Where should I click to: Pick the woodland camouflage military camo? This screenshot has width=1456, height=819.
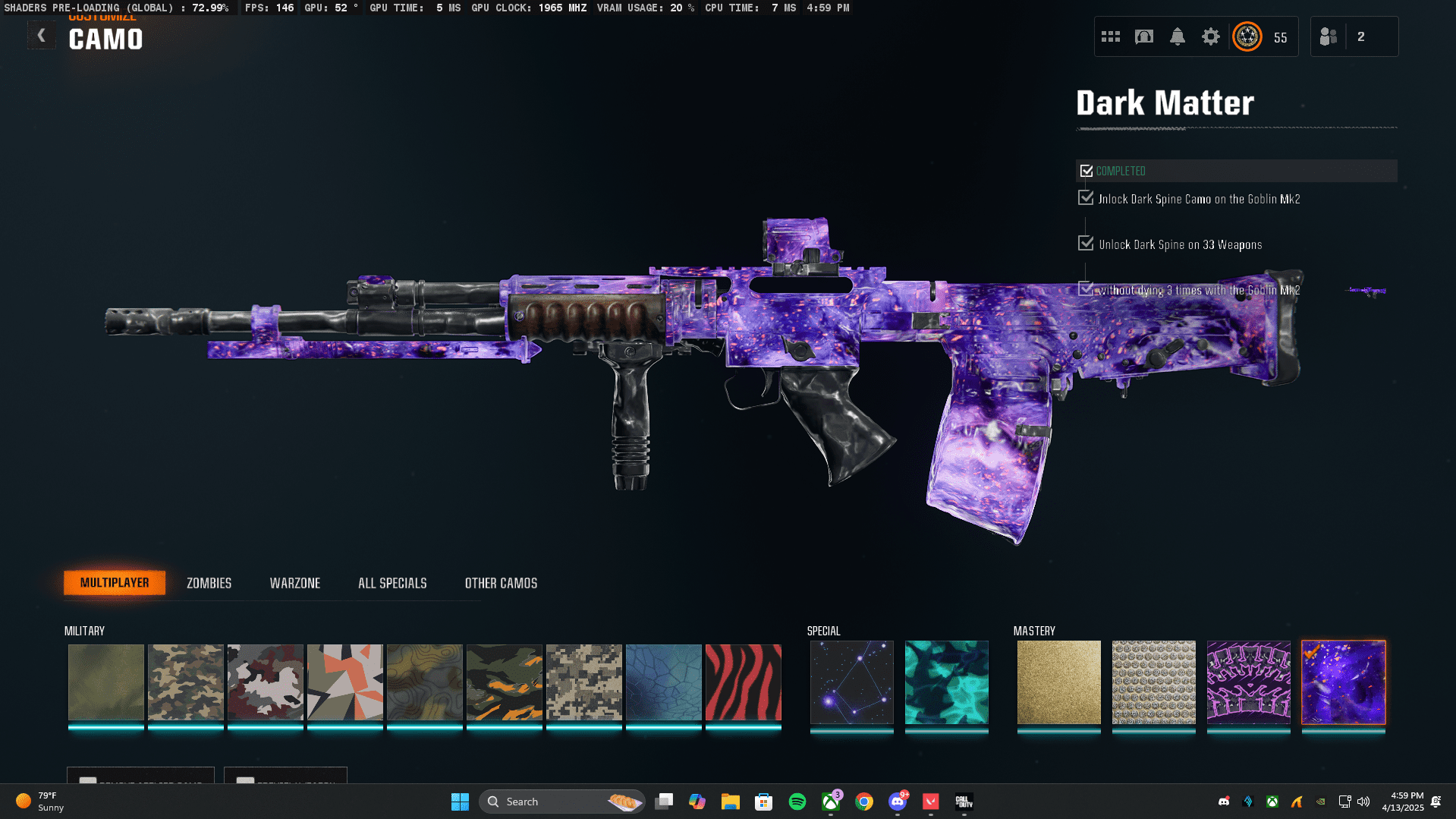[185, 682]
